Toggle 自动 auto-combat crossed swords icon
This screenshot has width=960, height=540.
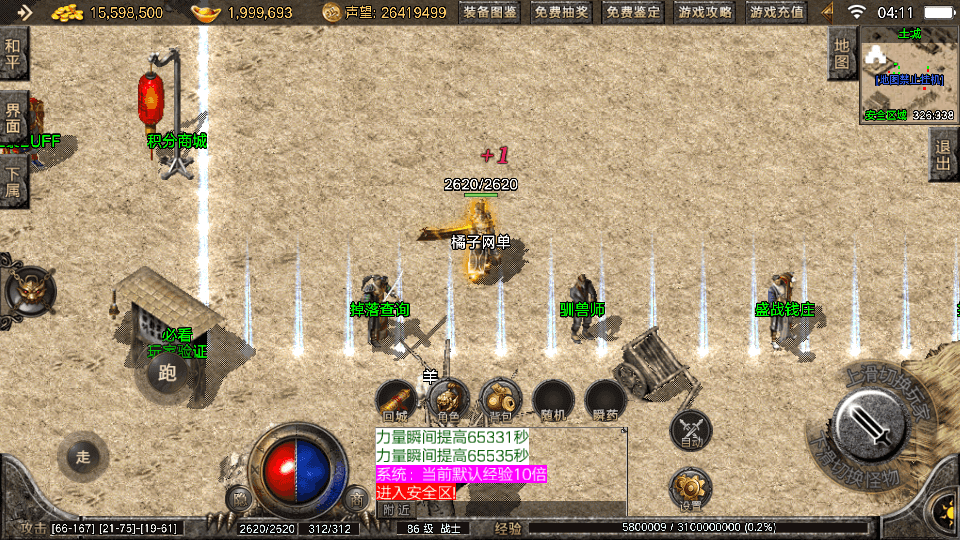pyautogui.click(x=691, y=430)
